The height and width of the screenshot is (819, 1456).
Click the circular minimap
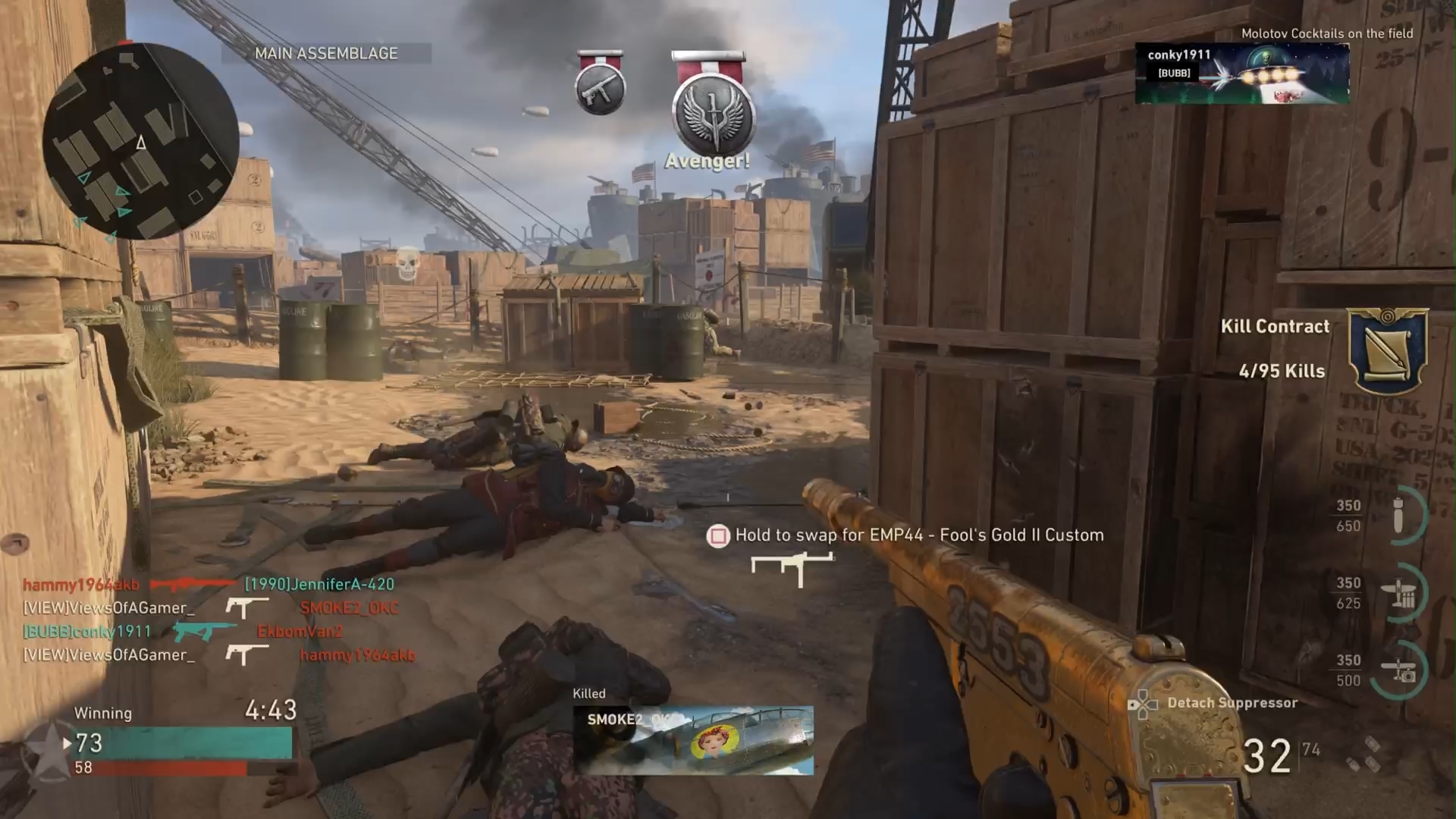tap(140, 141)
